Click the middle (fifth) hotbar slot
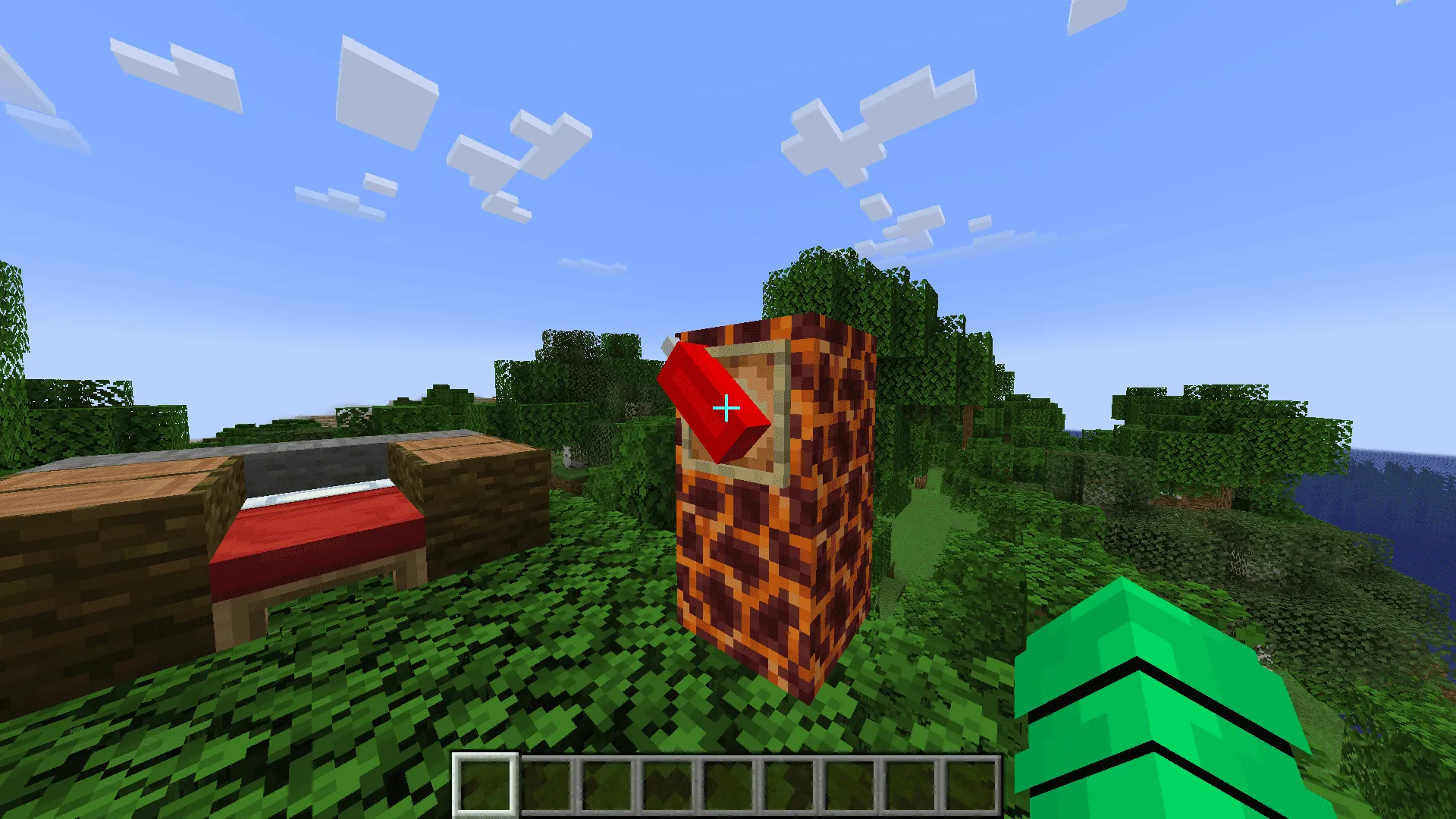 (728, 785)
